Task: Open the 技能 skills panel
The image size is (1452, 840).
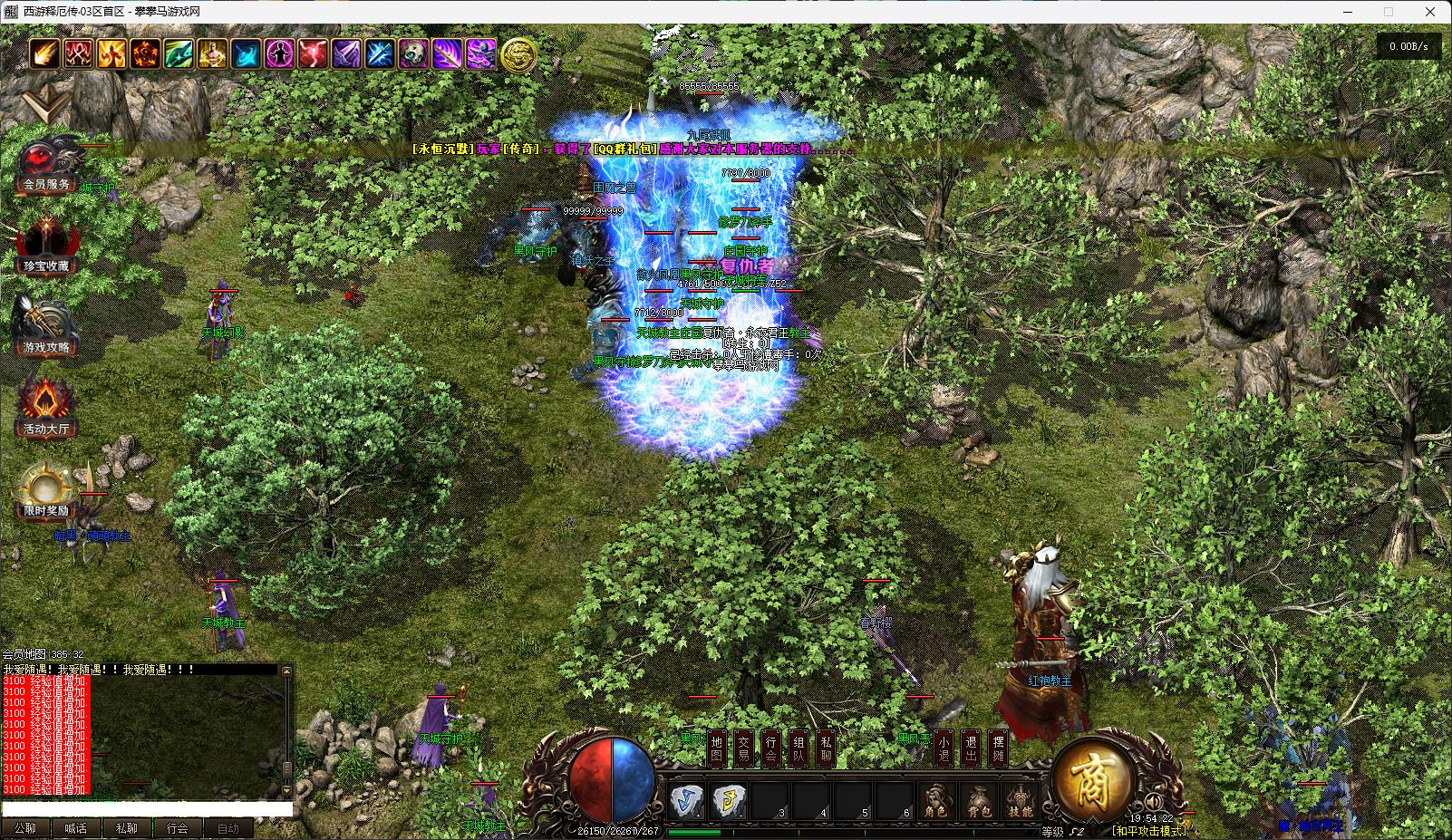Action: 1021,803
